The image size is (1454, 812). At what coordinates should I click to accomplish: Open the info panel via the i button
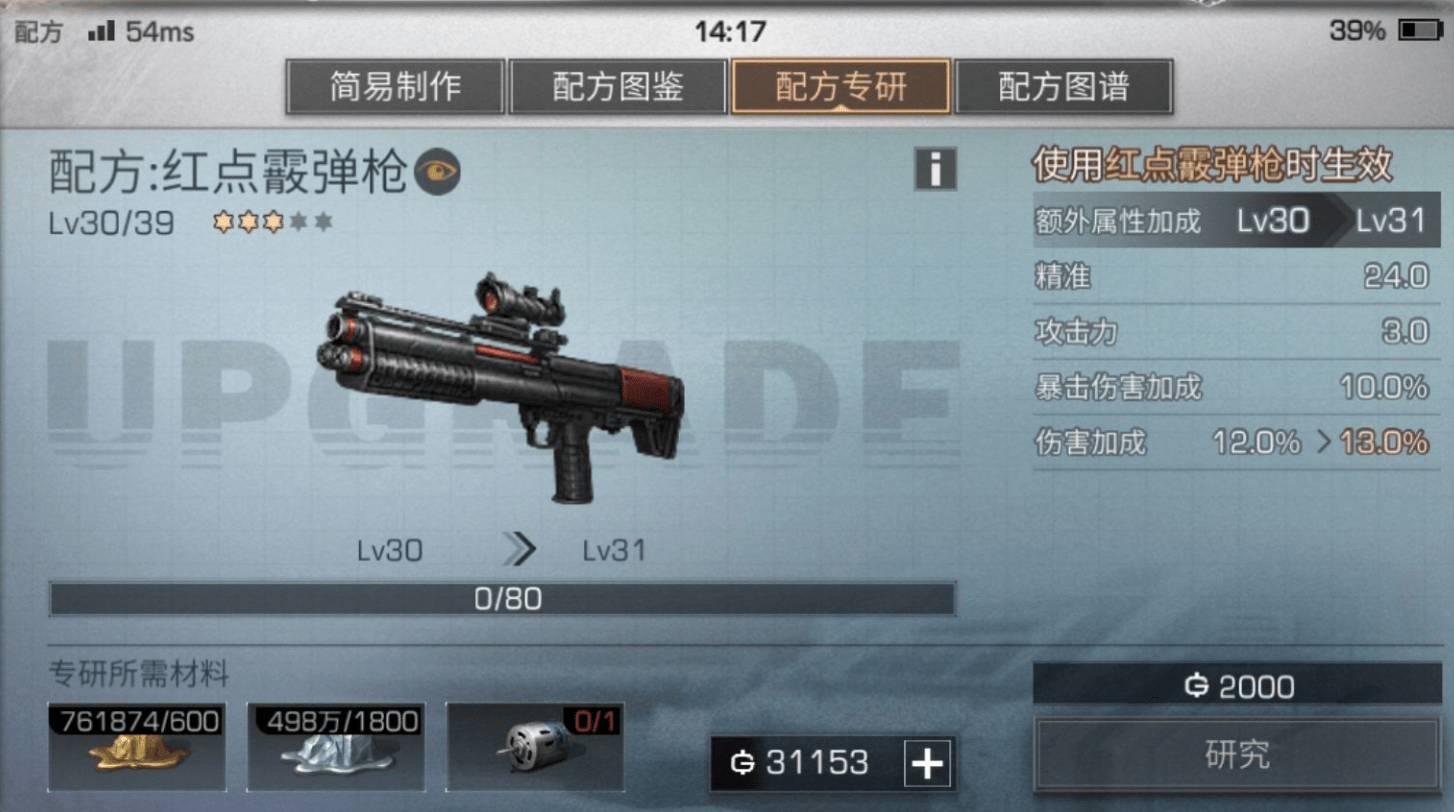[x=935, y=170]
